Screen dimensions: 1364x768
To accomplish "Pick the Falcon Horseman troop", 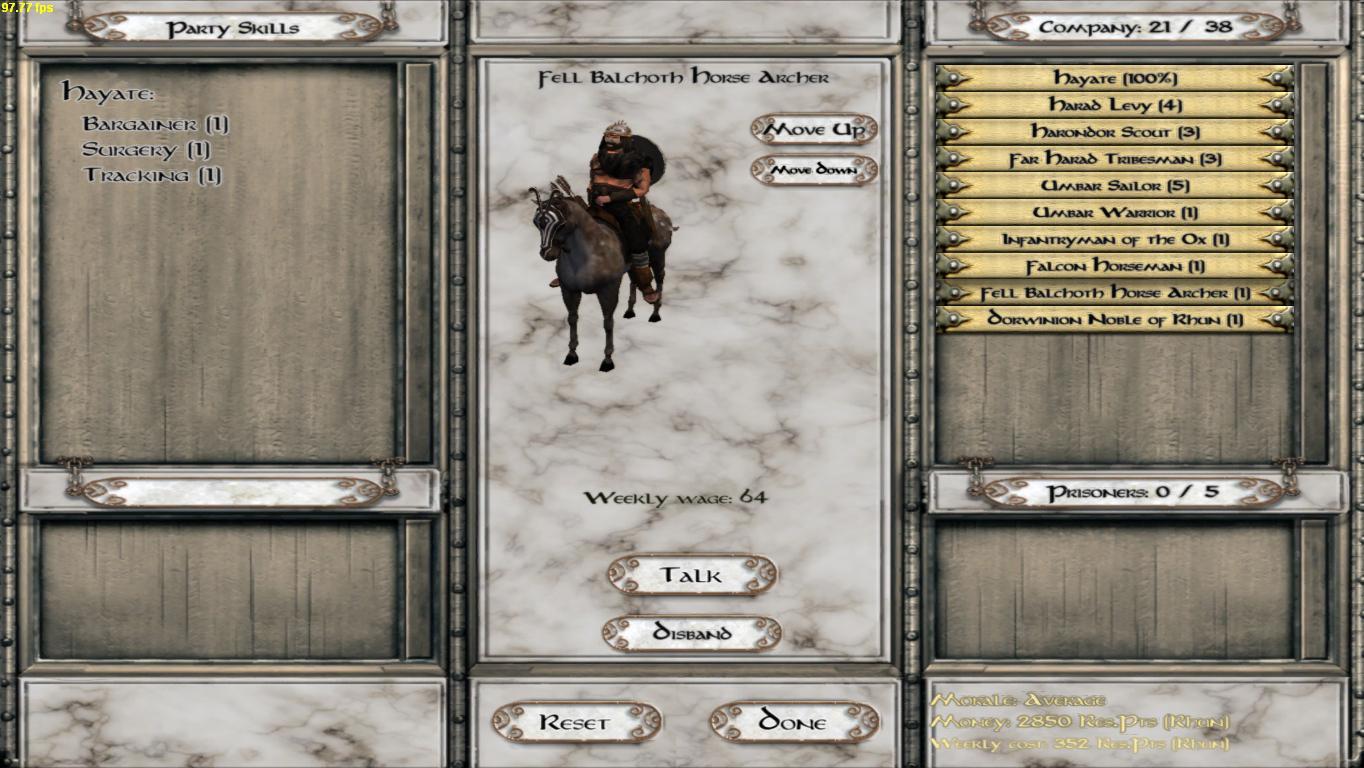I will coord(1115,267).
